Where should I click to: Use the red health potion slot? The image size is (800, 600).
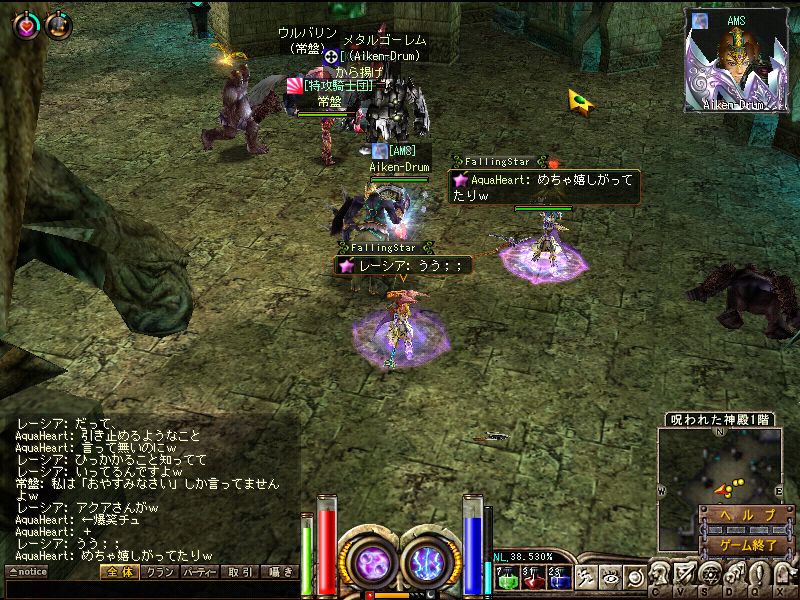[532, 578]
